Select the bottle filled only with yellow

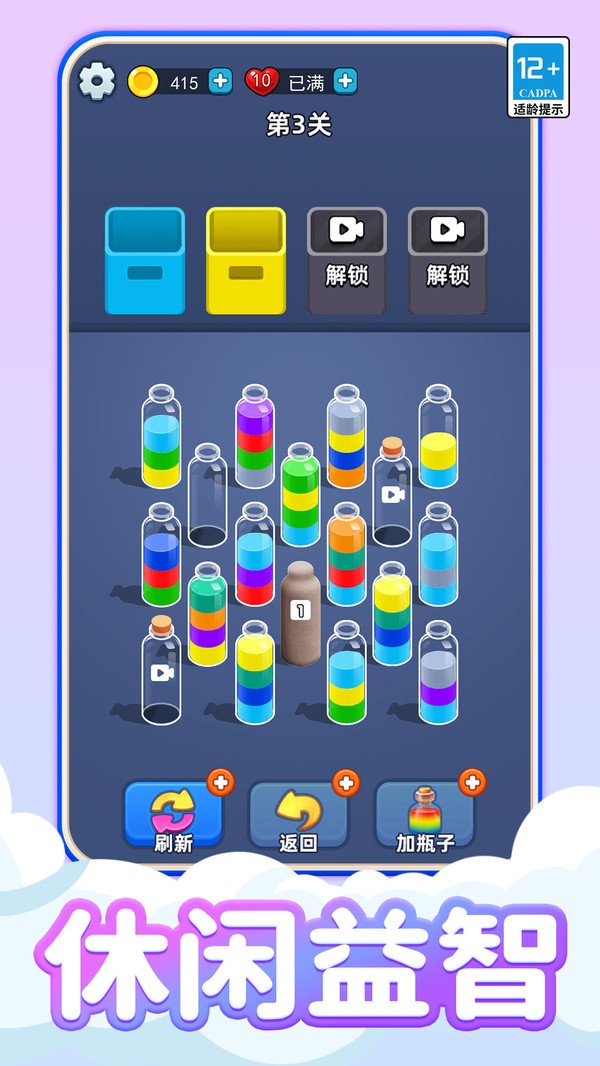438,440
